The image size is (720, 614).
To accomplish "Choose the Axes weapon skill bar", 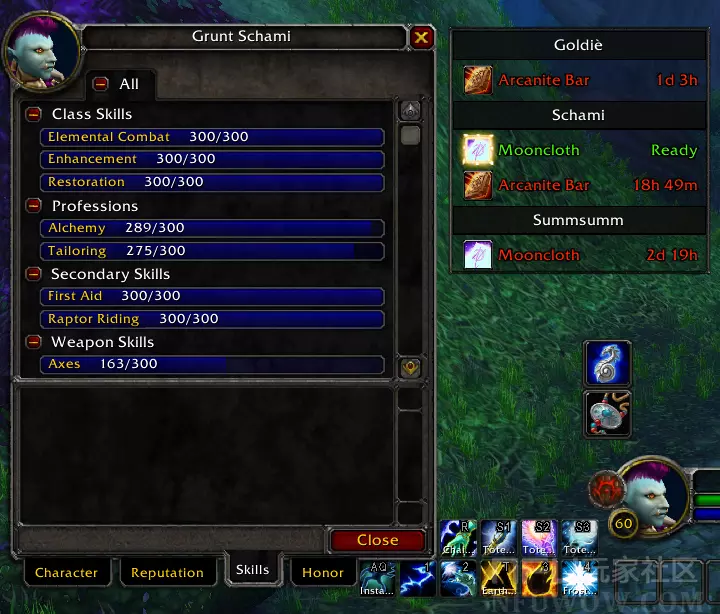I will coord(212,364).
